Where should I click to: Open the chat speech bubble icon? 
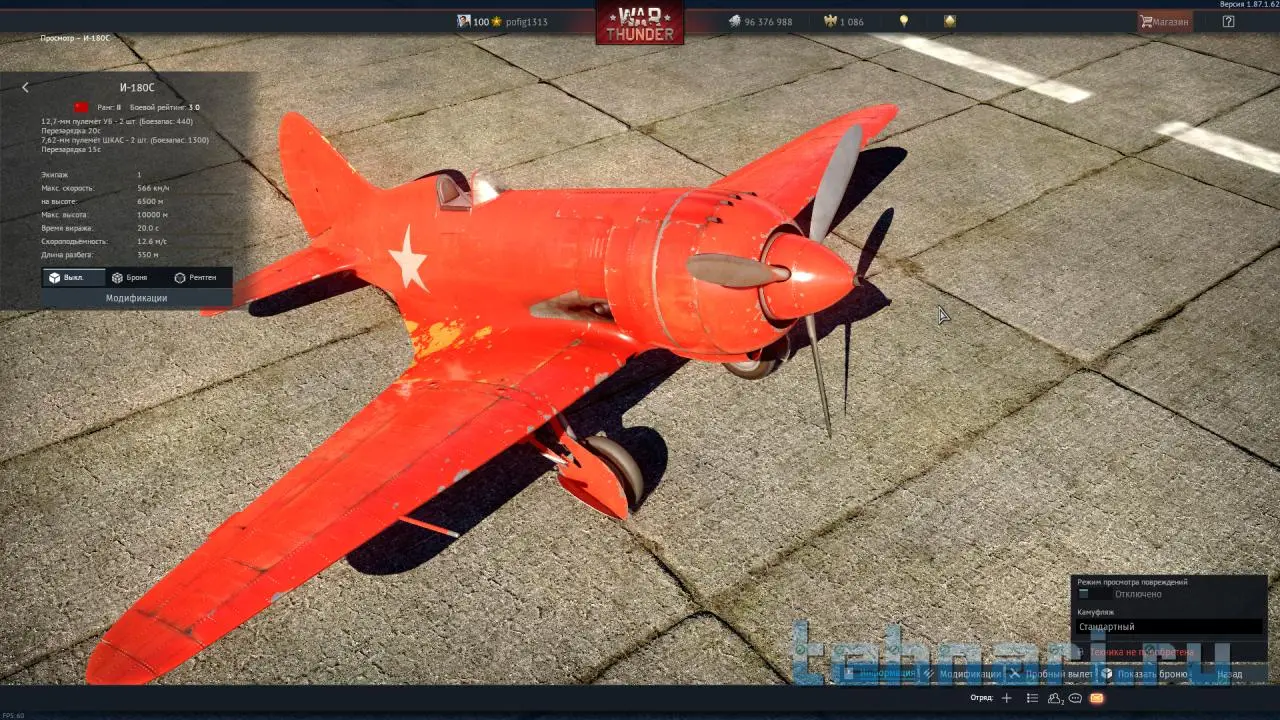1075,698
